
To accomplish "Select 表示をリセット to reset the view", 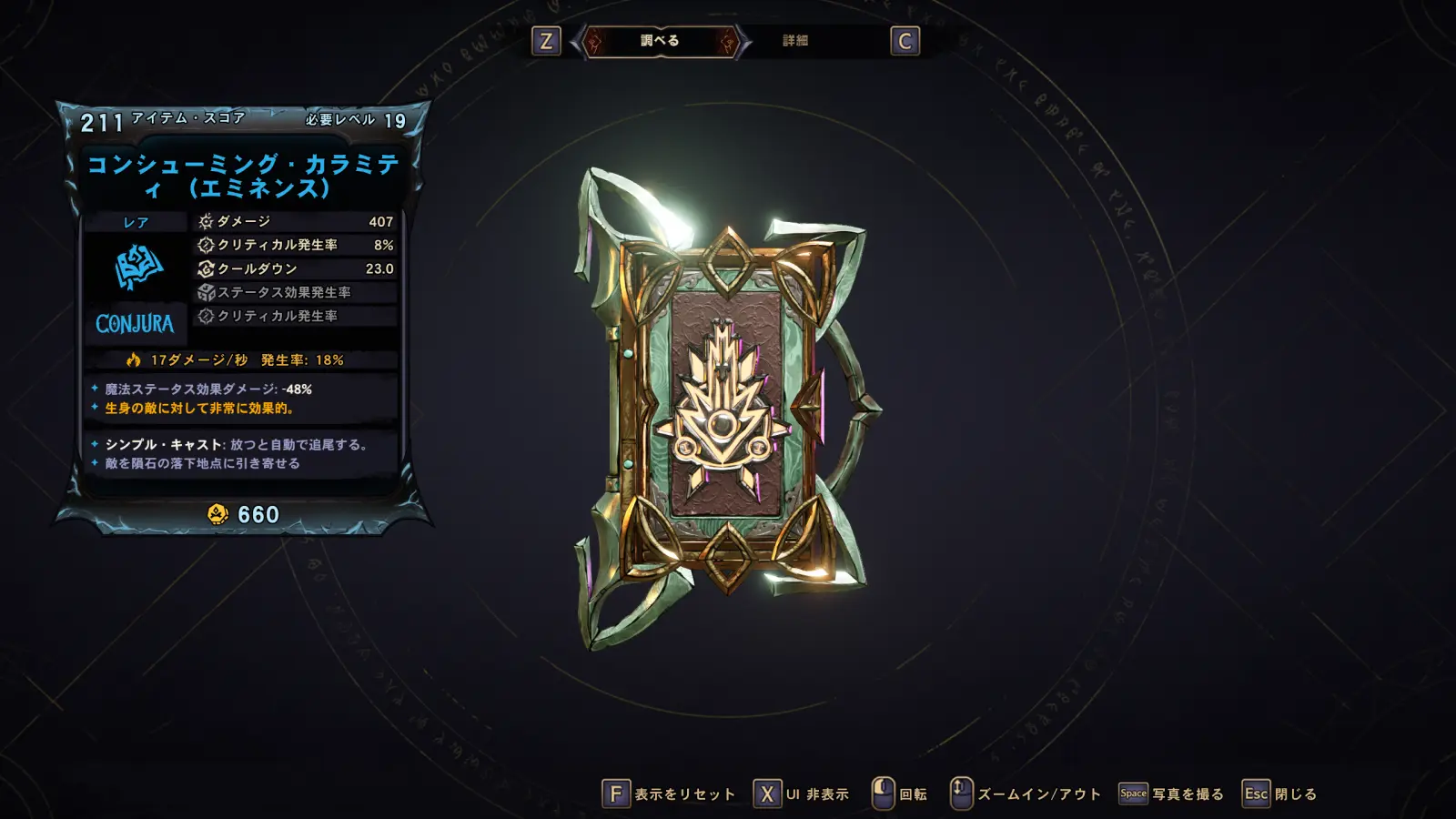I will coord(670,794).
